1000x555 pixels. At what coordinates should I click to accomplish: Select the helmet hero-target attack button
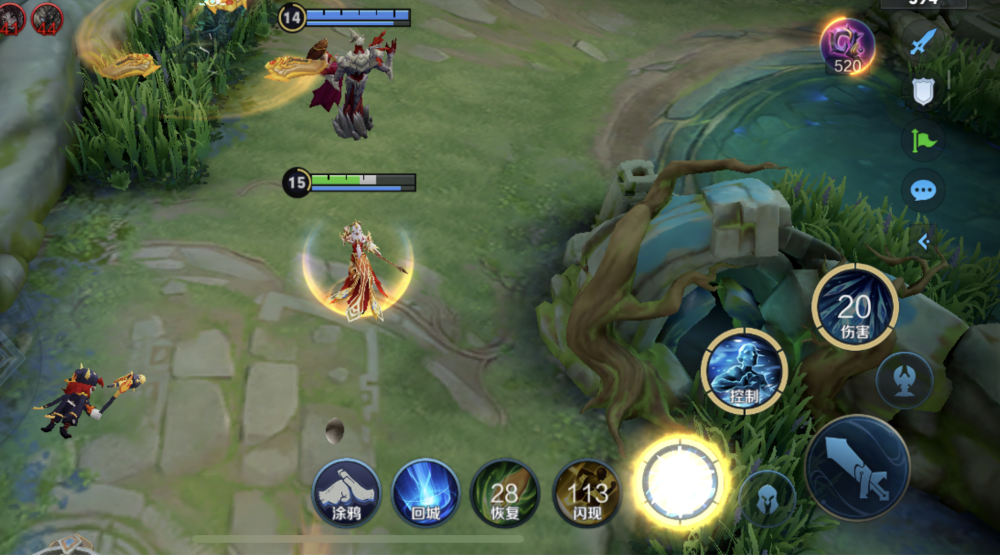tap(768, 497)
